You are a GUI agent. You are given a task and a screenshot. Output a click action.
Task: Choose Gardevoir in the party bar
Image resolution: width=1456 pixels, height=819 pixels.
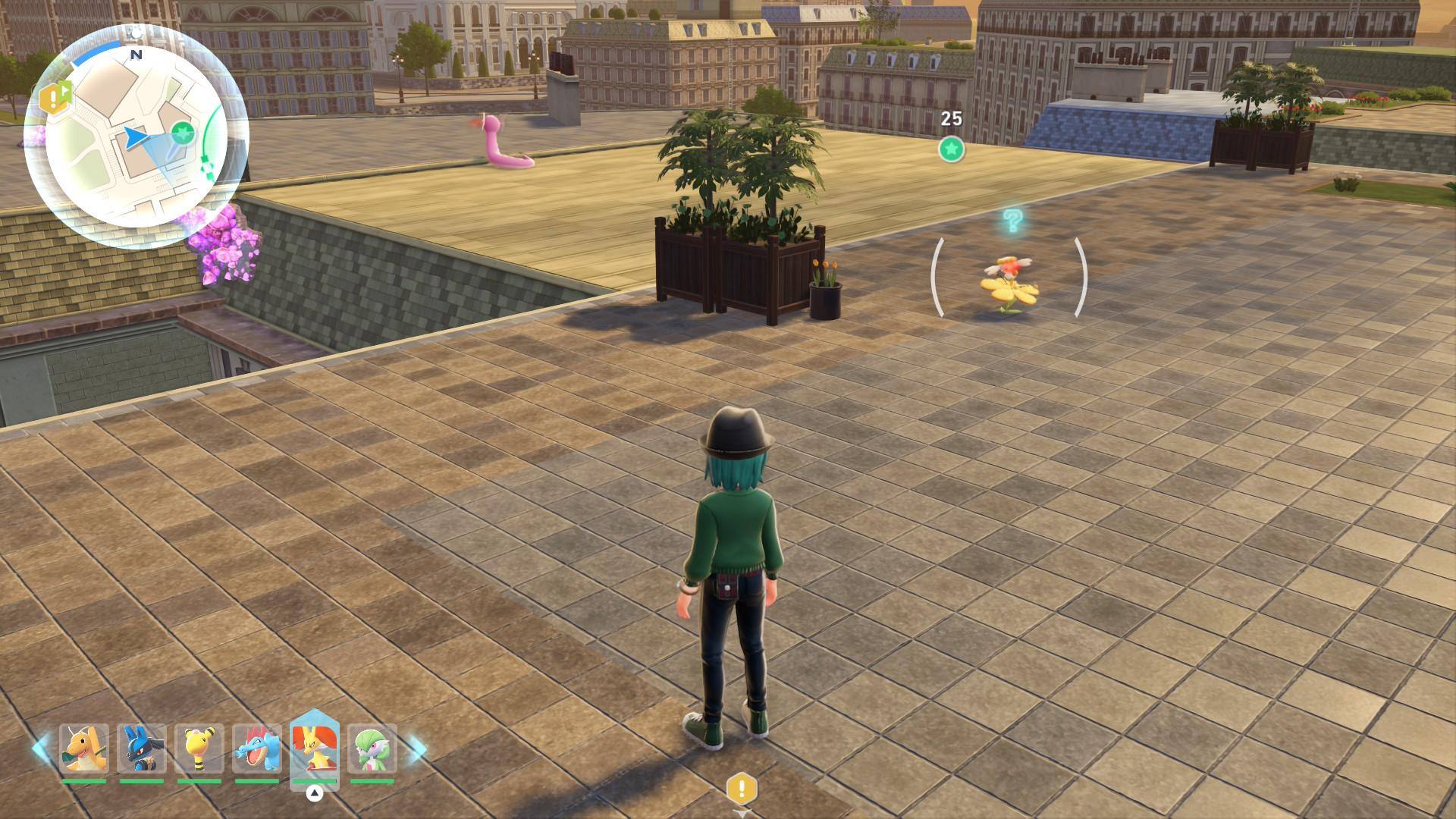pos(372,748)
